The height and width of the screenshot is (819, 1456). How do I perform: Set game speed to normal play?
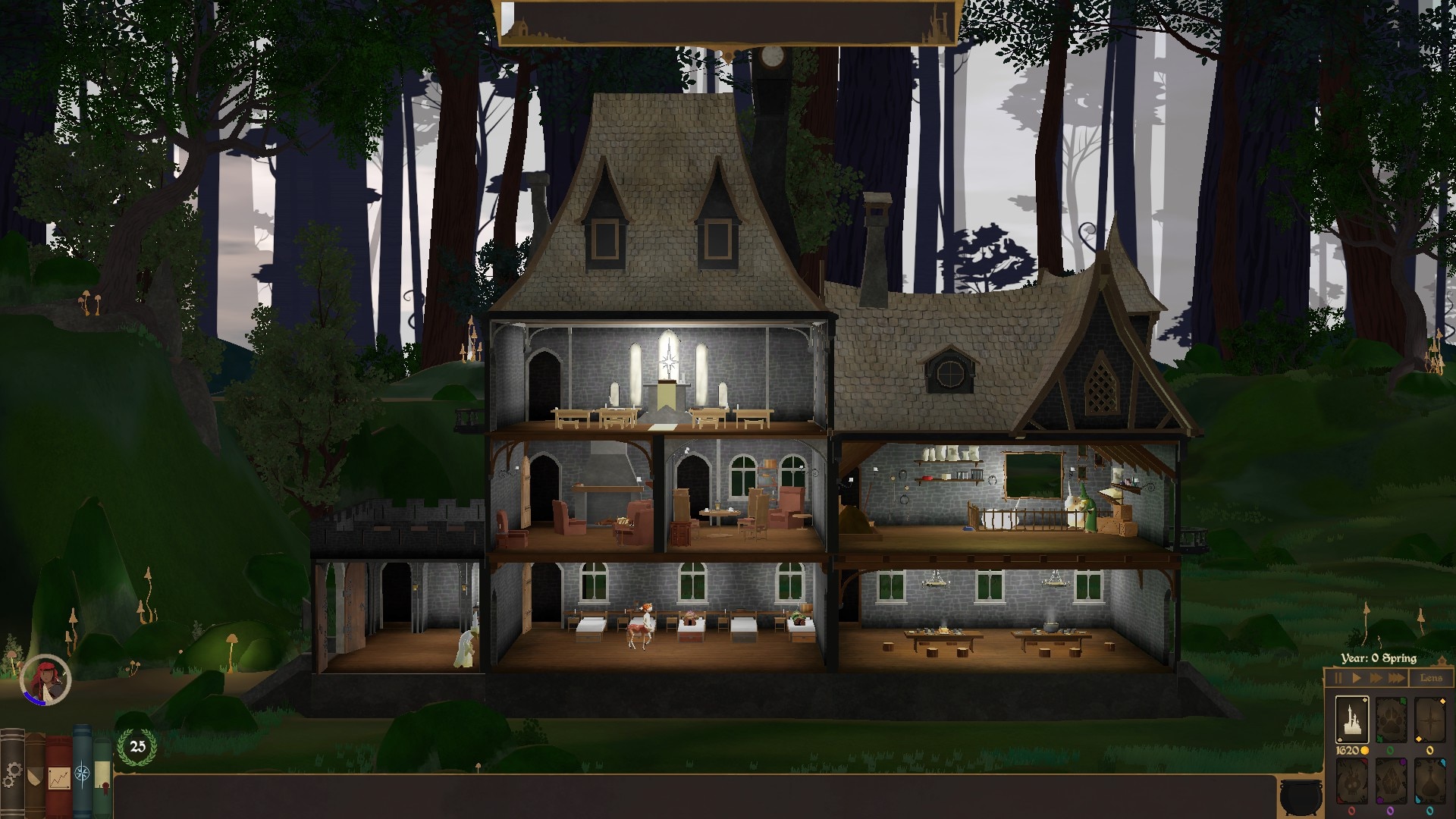click(1357, 678)
